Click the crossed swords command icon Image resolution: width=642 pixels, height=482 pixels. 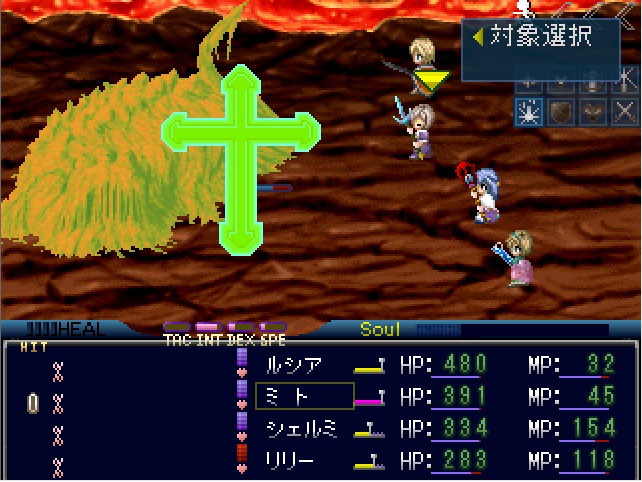(x=623, y=112)
